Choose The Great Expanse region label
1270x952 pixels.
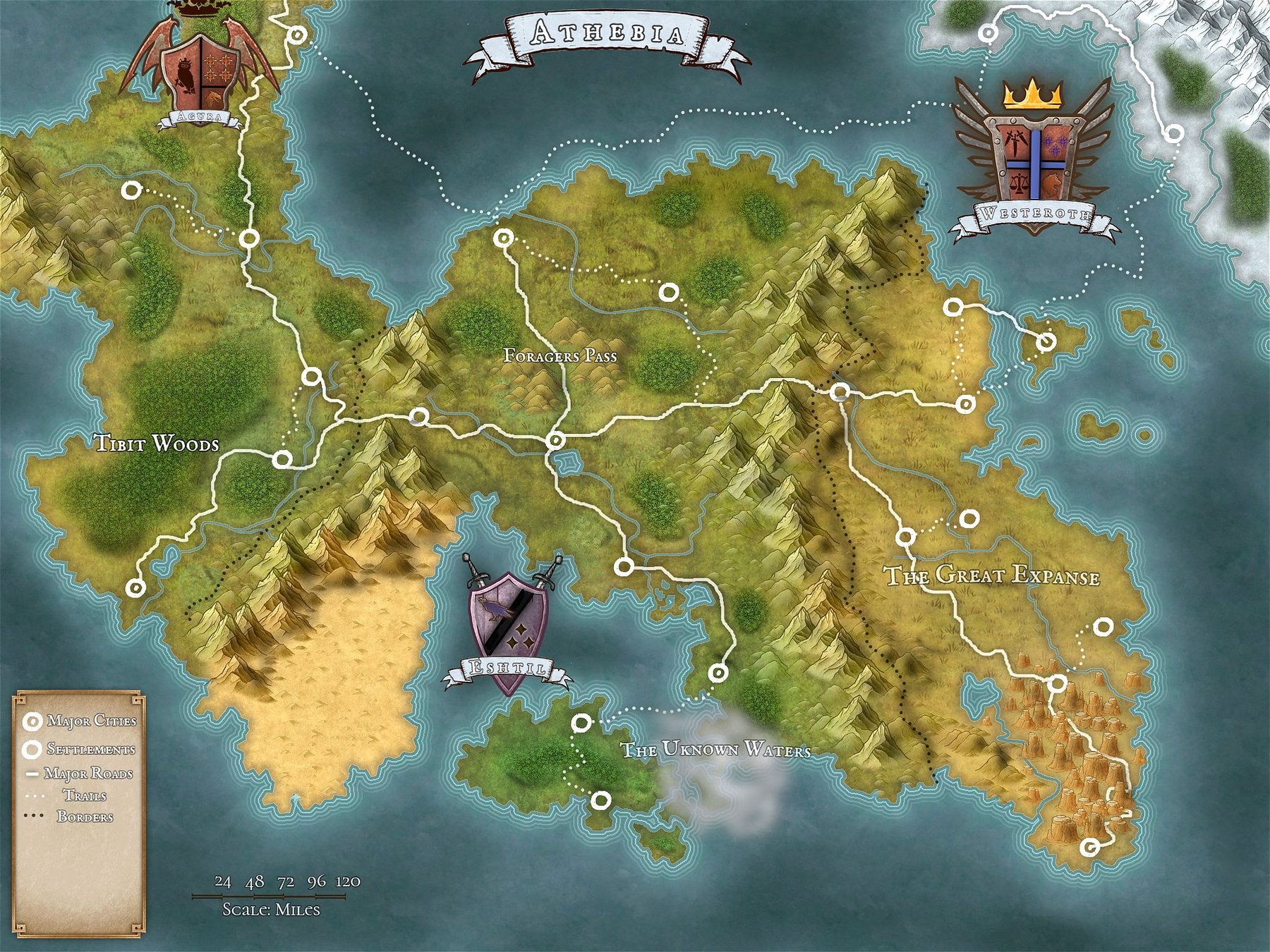pos(992,575)
